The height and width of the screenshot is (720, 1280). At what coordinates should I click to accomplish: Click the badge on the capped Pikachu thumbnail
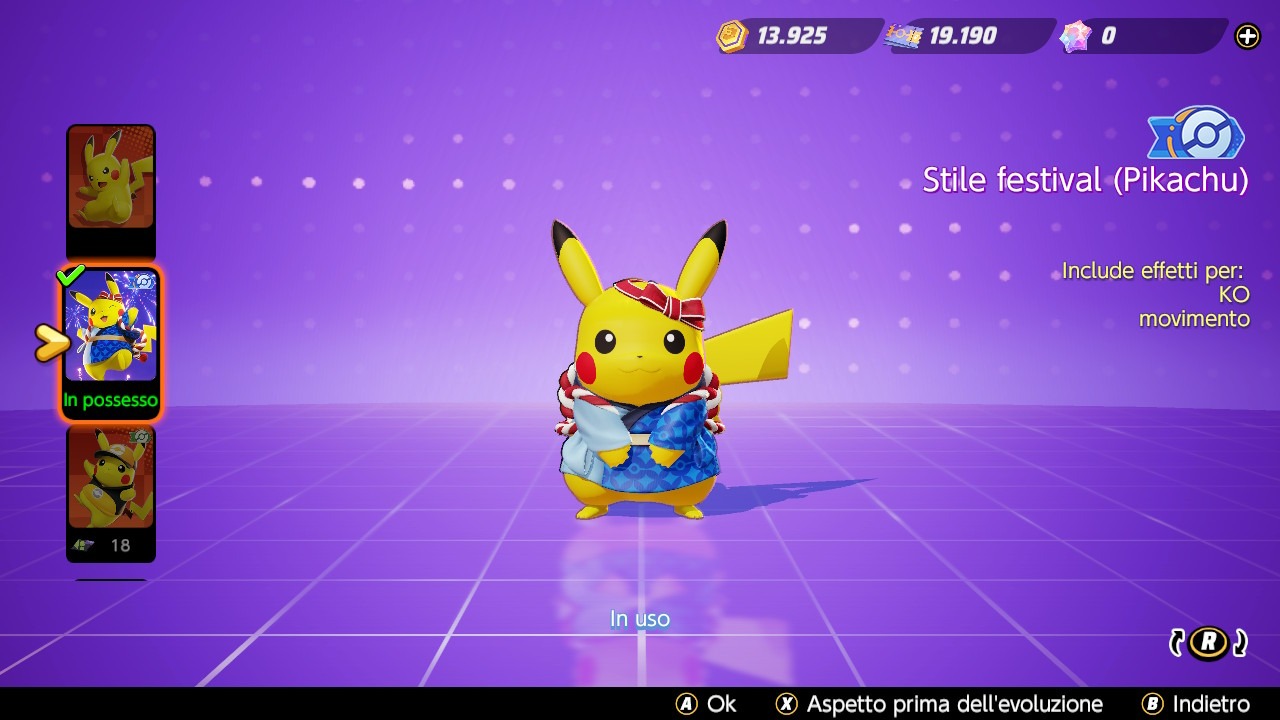coord(140,437)
